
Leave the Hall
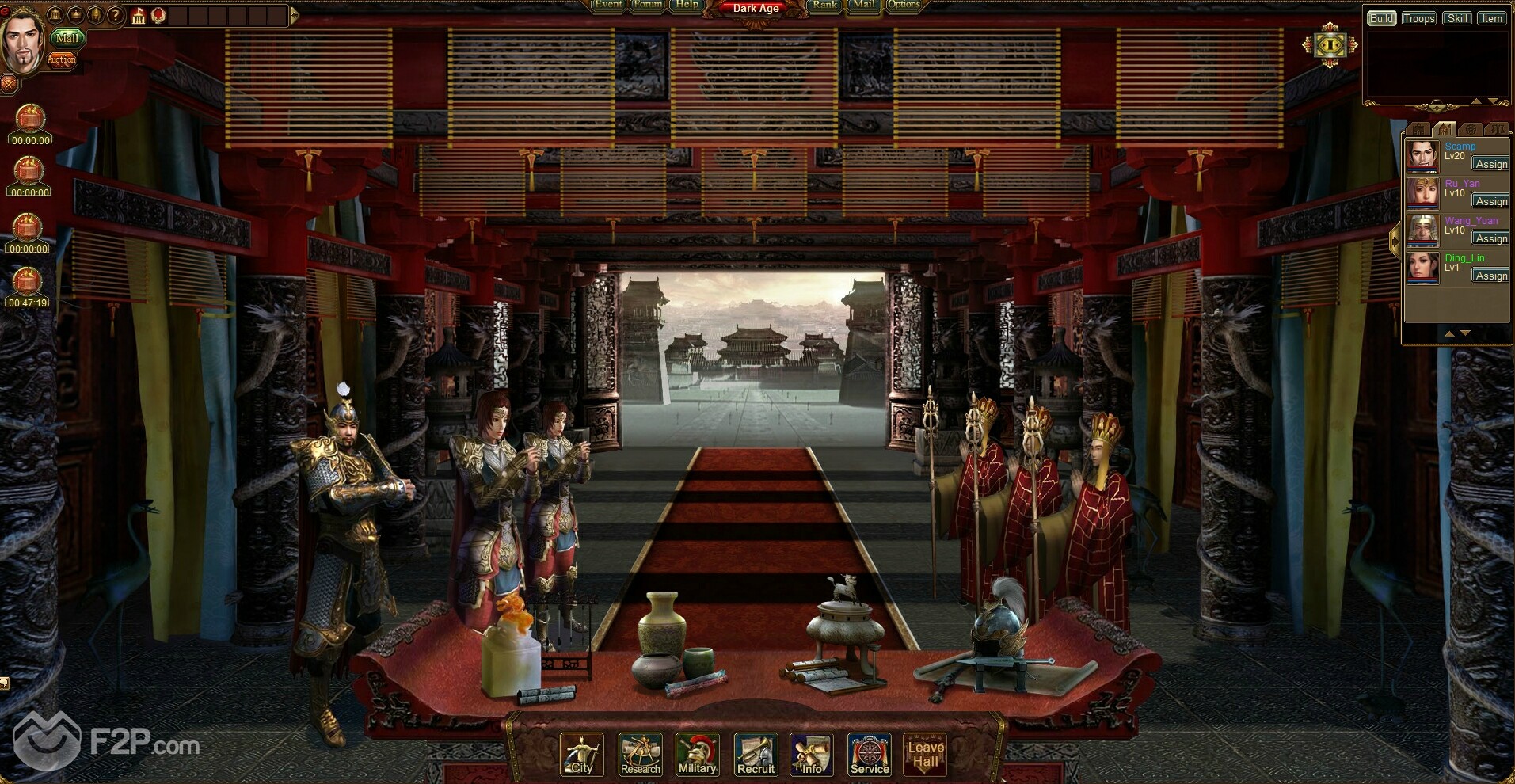coord(926,755)
